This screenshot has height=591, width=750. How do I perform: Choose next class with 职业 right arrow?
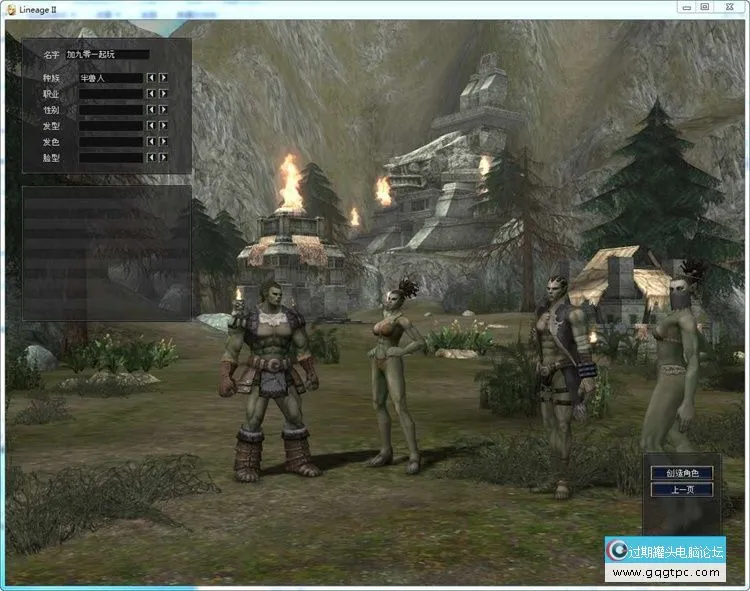click(163, 93)
